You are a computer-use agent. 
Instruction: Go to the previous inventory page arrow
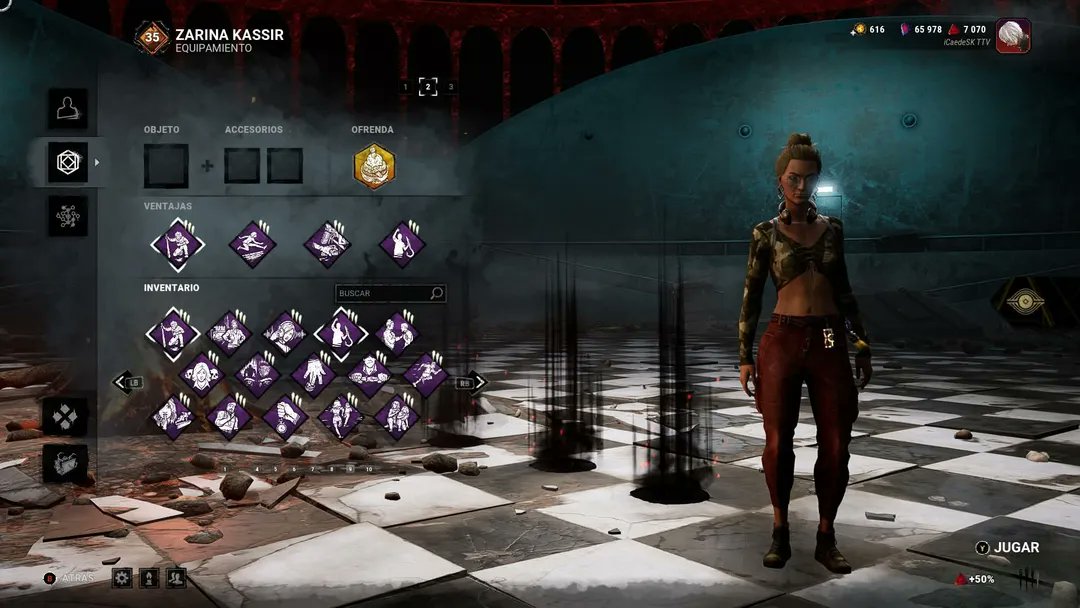click(x=126, y=382)
